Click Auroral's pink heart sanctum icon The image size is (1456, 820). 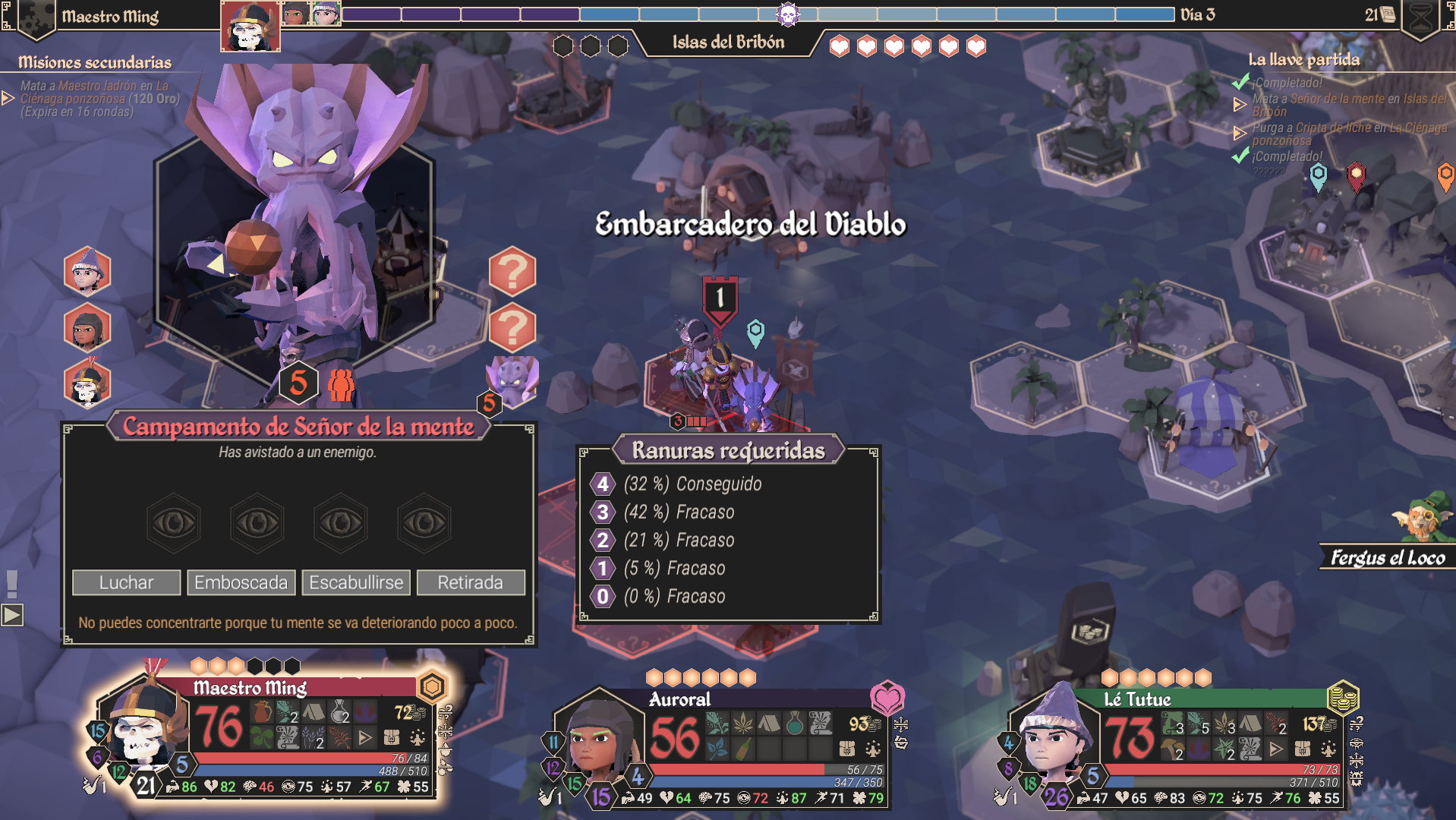click(887, 697)
